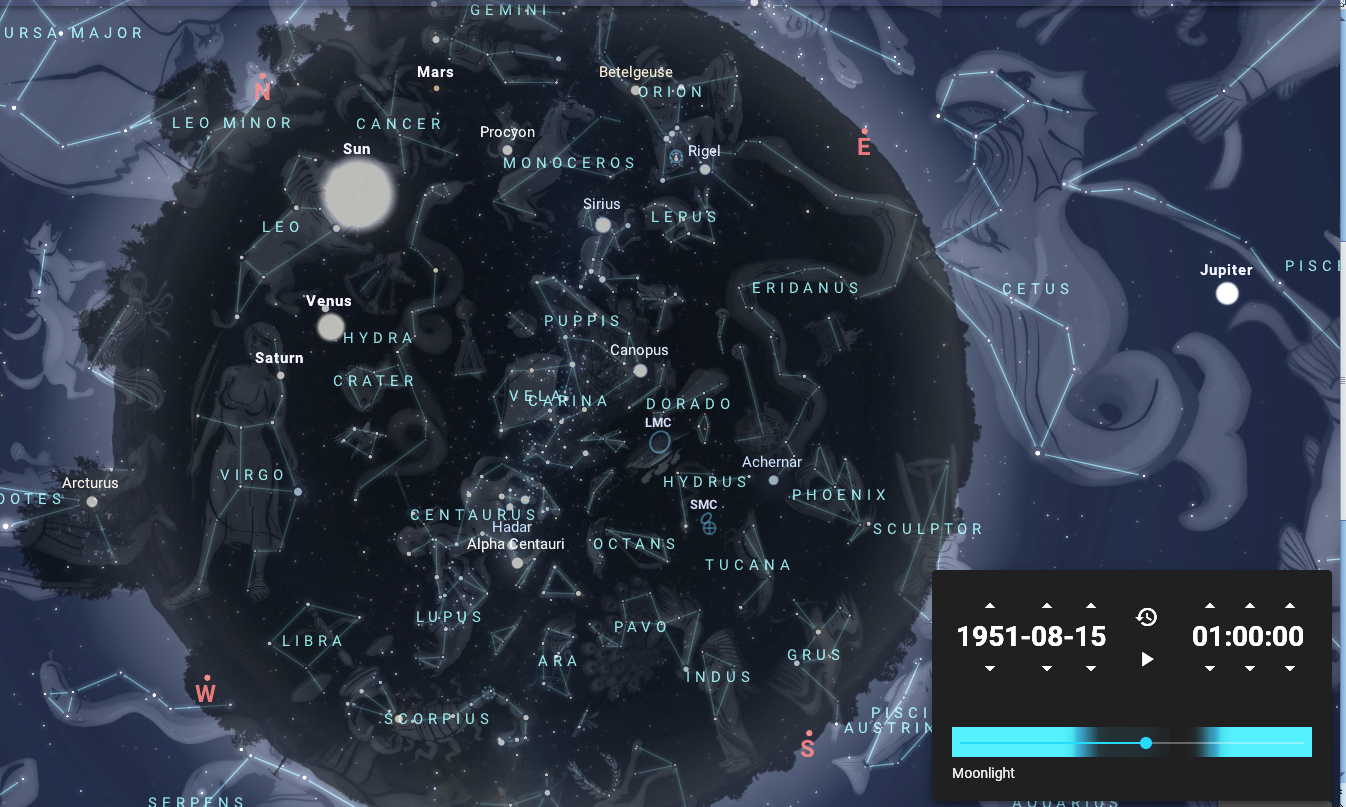Increase the year with its up arrow

pyautogui.click(x=990, y=606)
